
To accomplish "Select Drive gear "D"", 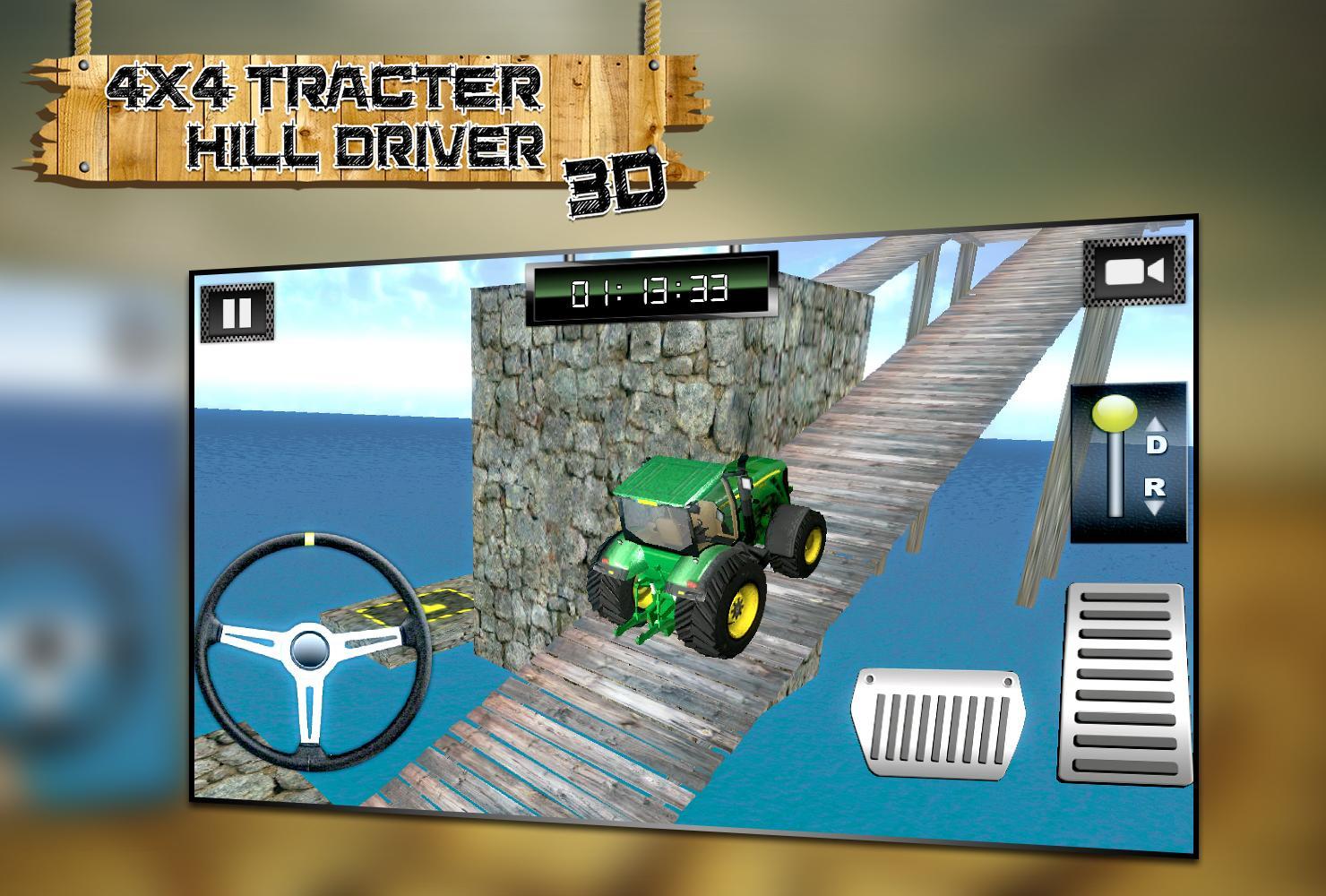I will (1158, 444).
